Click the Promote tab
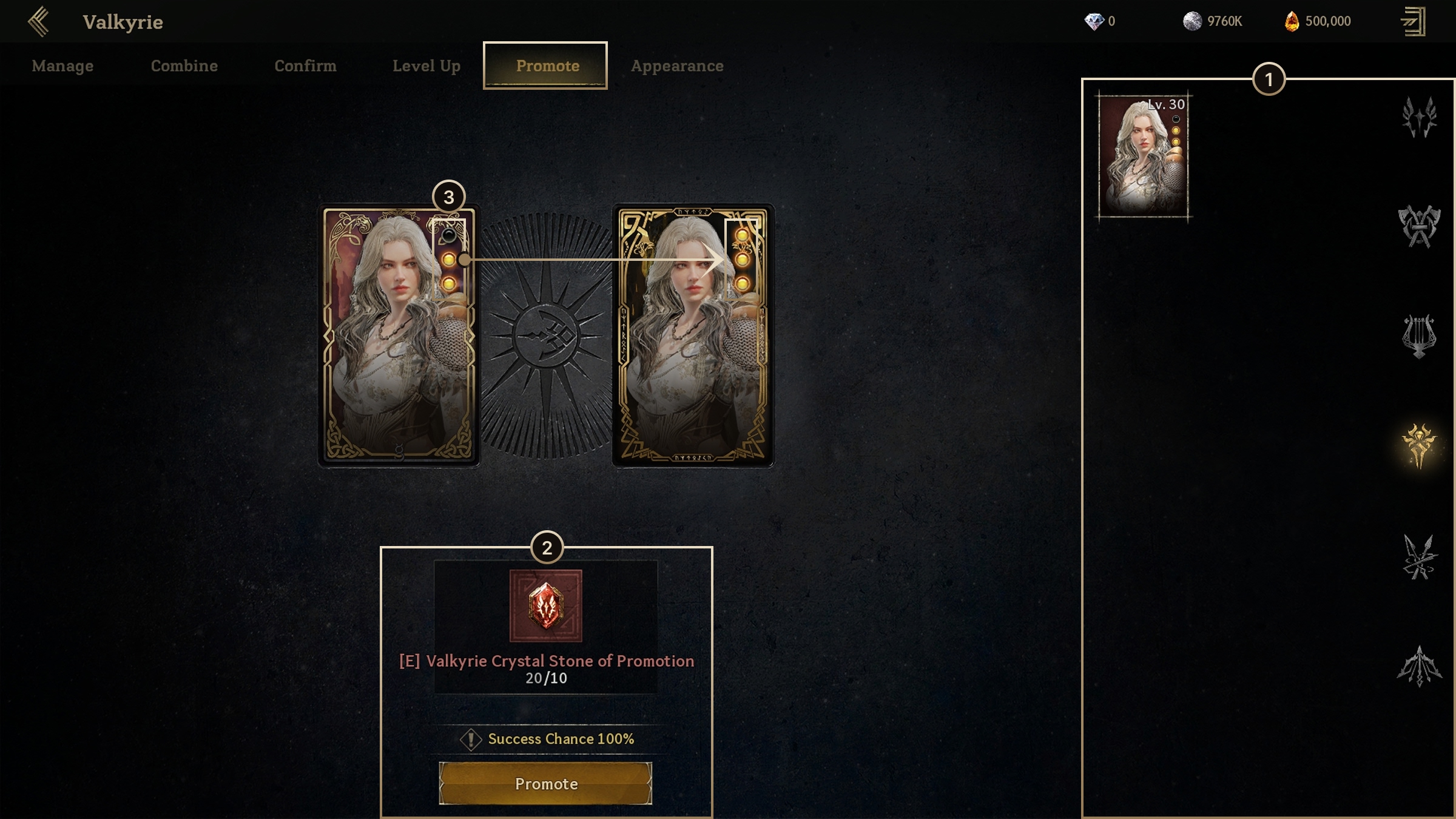This screenshot has width=1456, height=819. coord(547,66)
